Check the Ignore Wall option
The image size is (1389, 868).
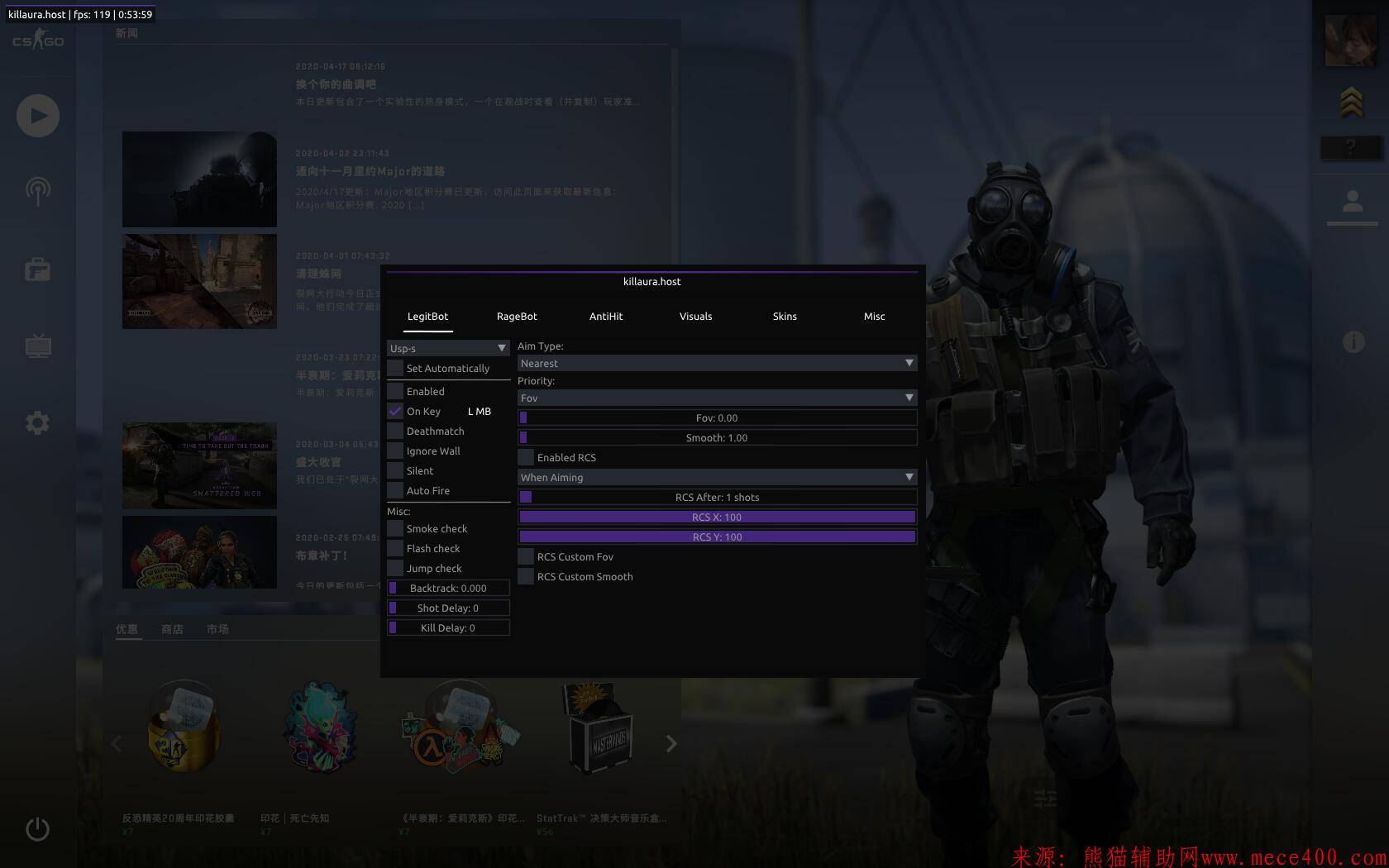click(x=394, y=451)
